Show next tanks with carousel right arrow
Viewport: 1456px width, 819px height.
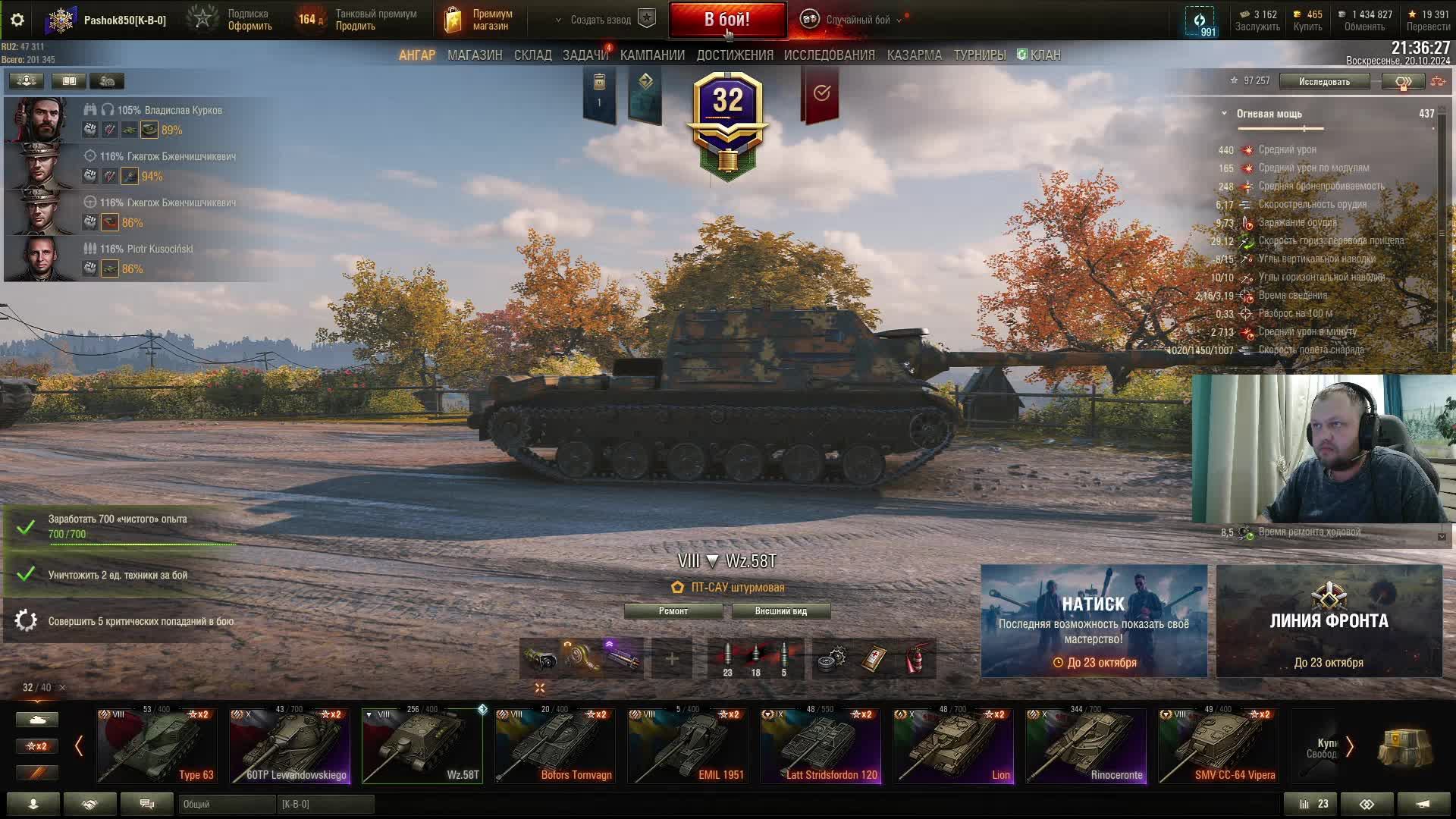coord(1349,746)
